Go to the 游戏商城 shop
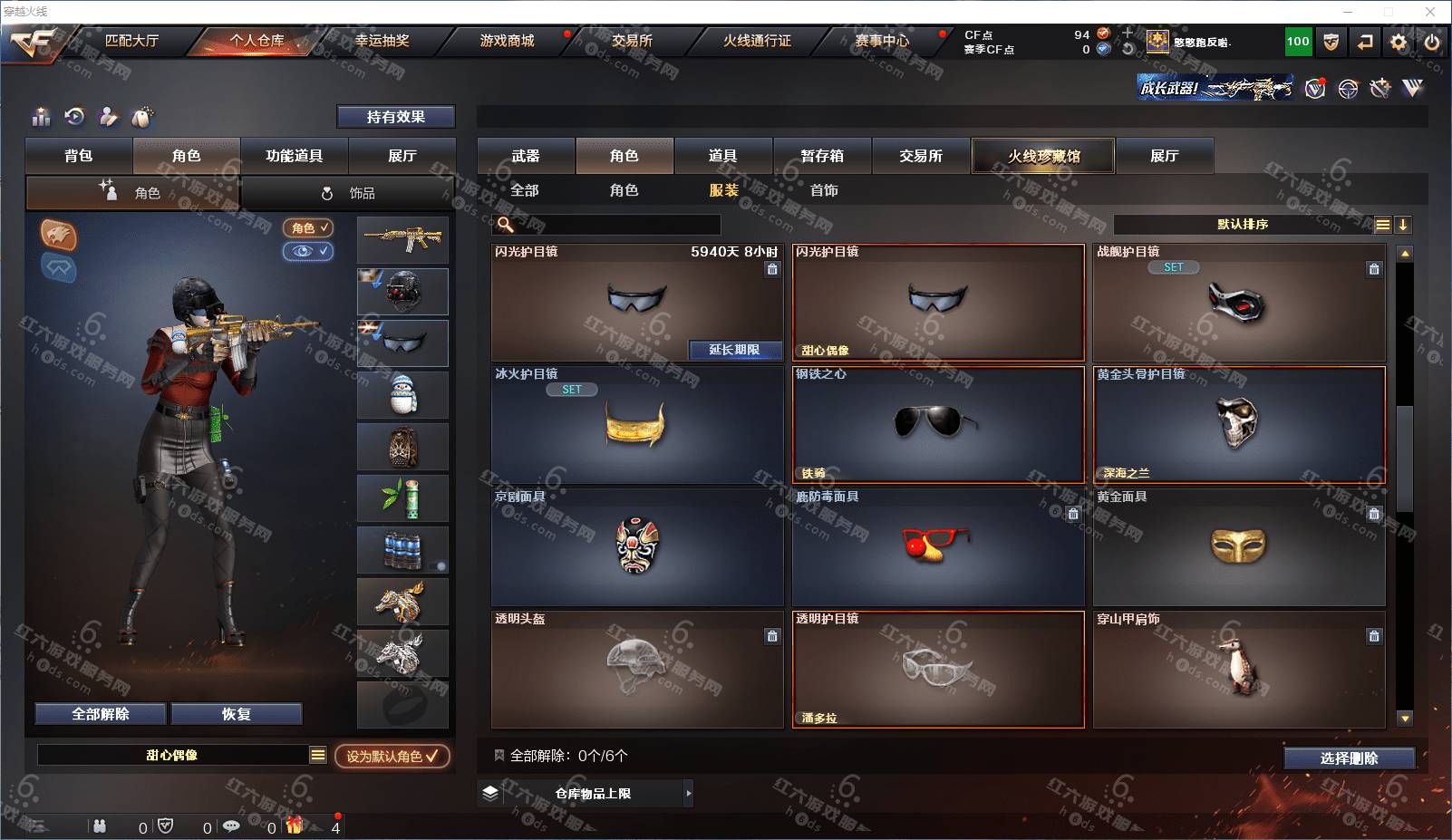Image resolution: width=1452 pixels, height=840 pixels. click(x=507, y=41)
